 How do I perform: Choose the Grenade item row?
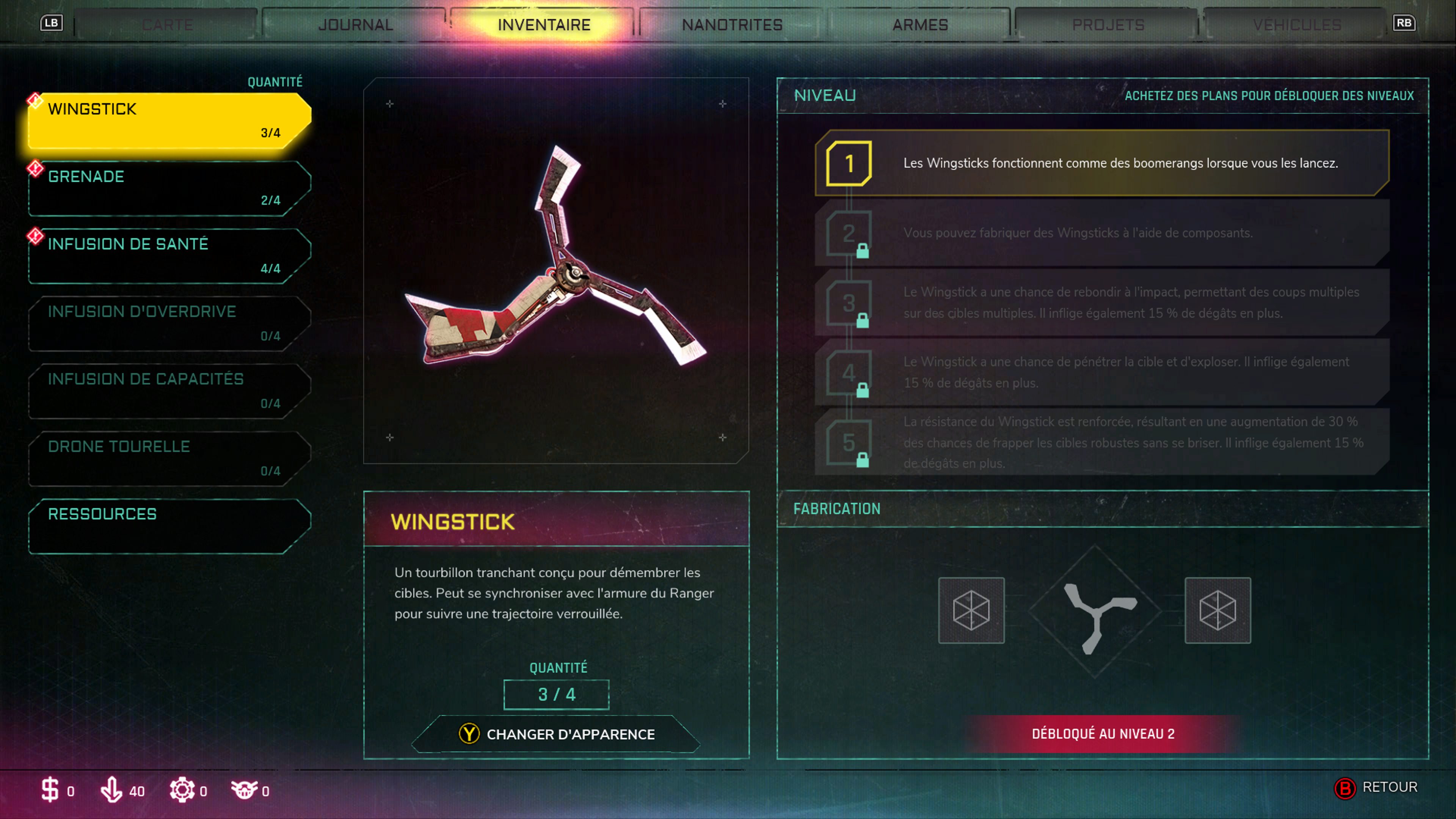click(169, 188)
